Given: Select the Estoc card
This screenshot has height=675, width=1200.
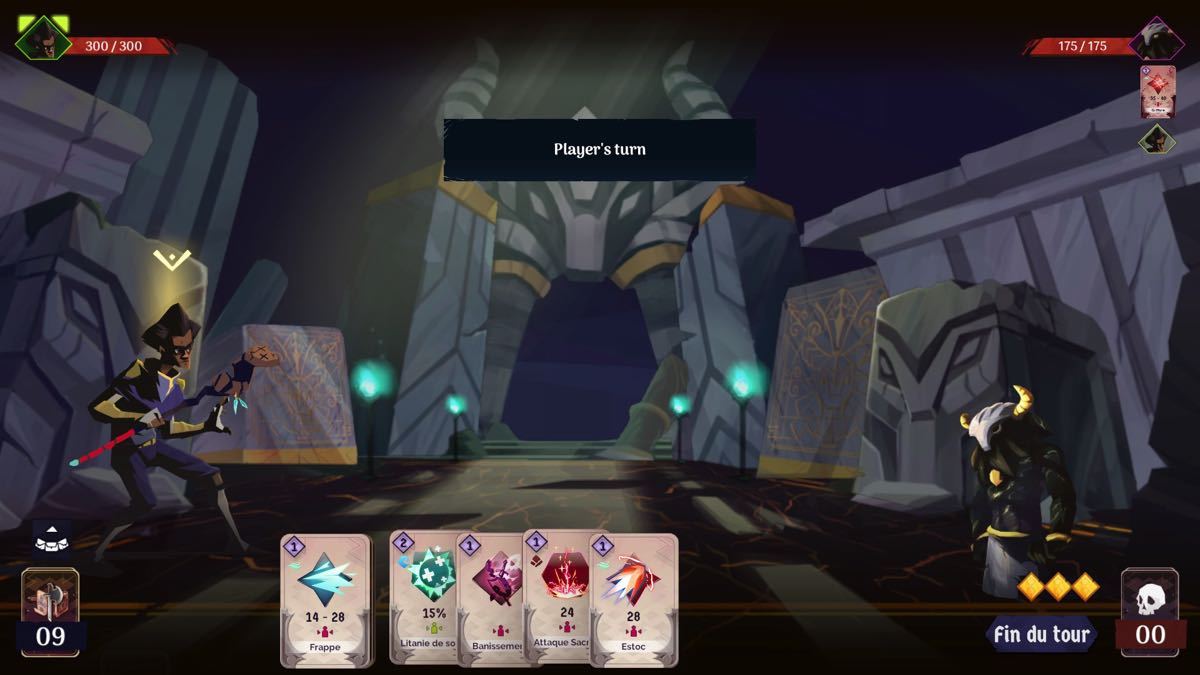Looking at the screenshot, I should tap(634, 598).
